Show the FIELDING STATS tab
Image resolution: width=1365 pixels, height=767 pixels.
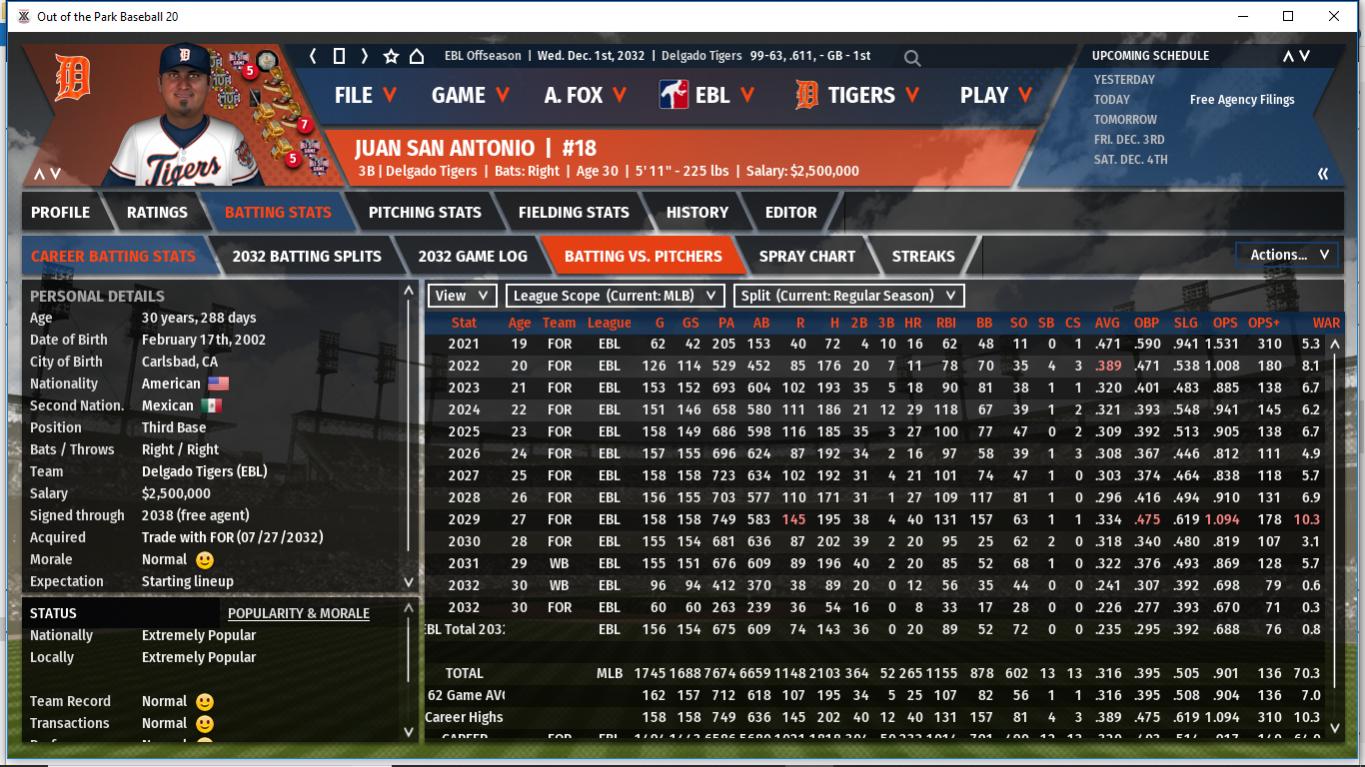point(574,212)
